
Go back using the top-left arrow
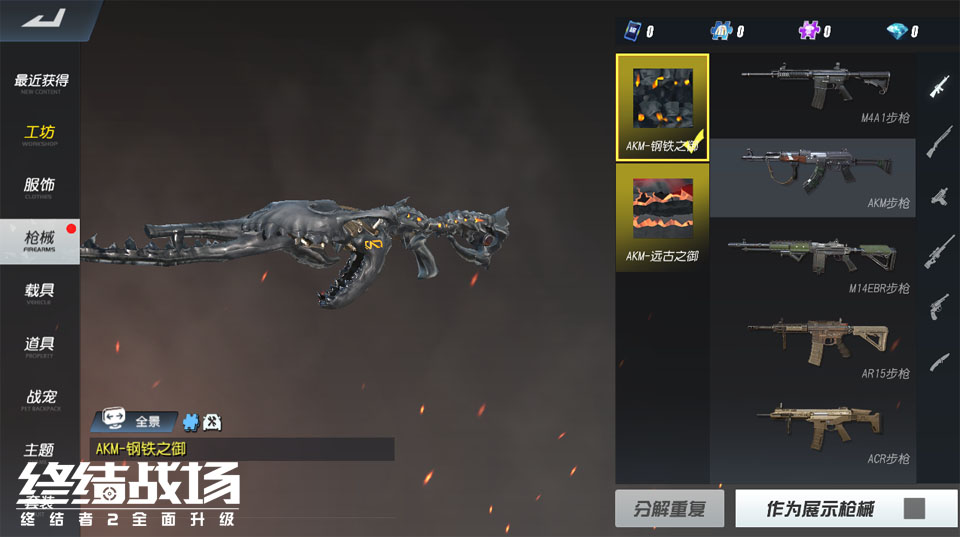(x=42, y=18)
